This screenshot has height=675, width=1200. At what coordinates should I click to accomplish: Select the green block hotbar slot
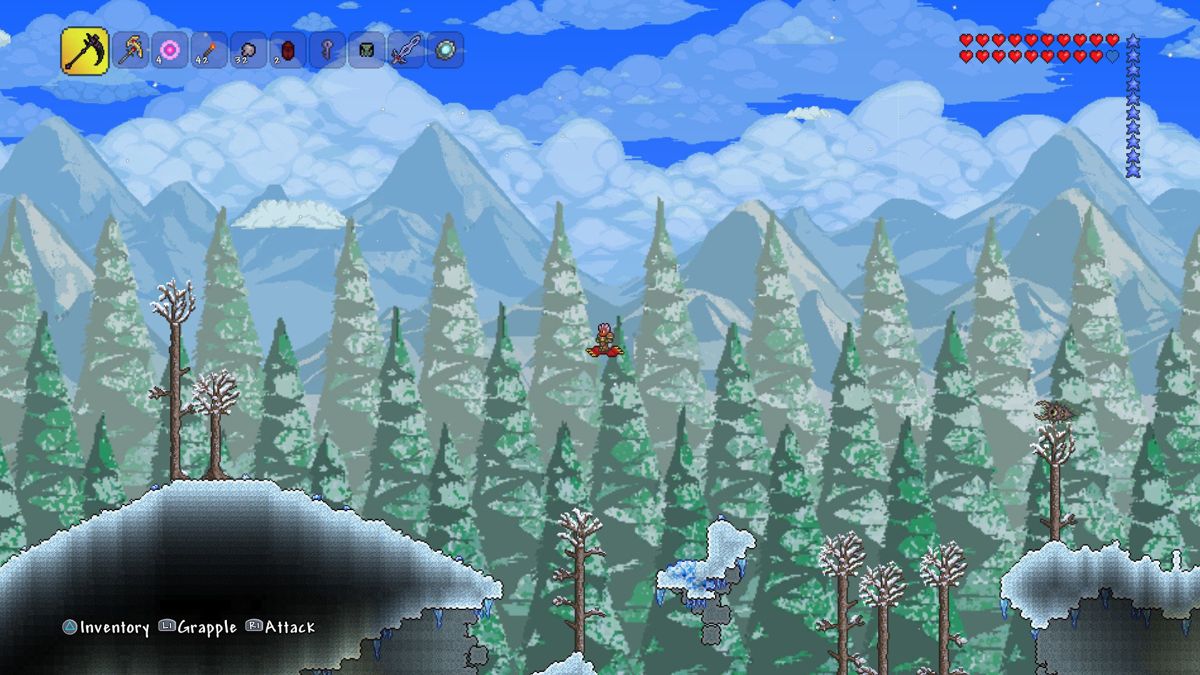(x=366, y=50)
